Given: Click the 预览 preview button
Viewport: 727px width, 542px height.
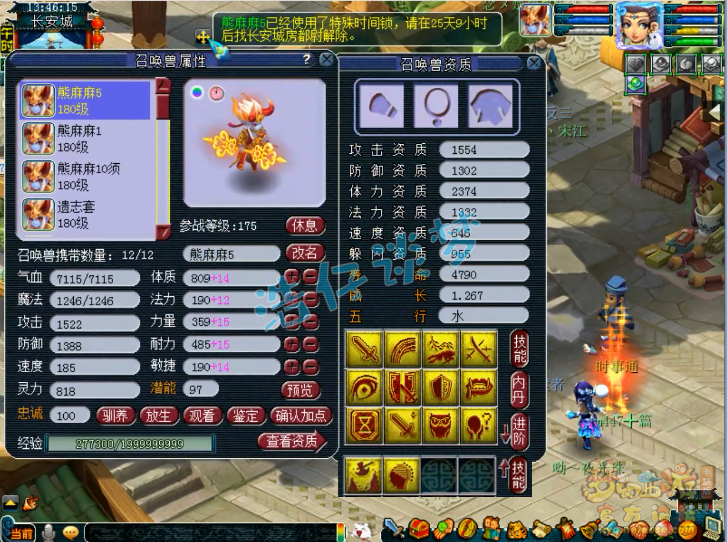Looking at the screenshot, I should 301,390.
